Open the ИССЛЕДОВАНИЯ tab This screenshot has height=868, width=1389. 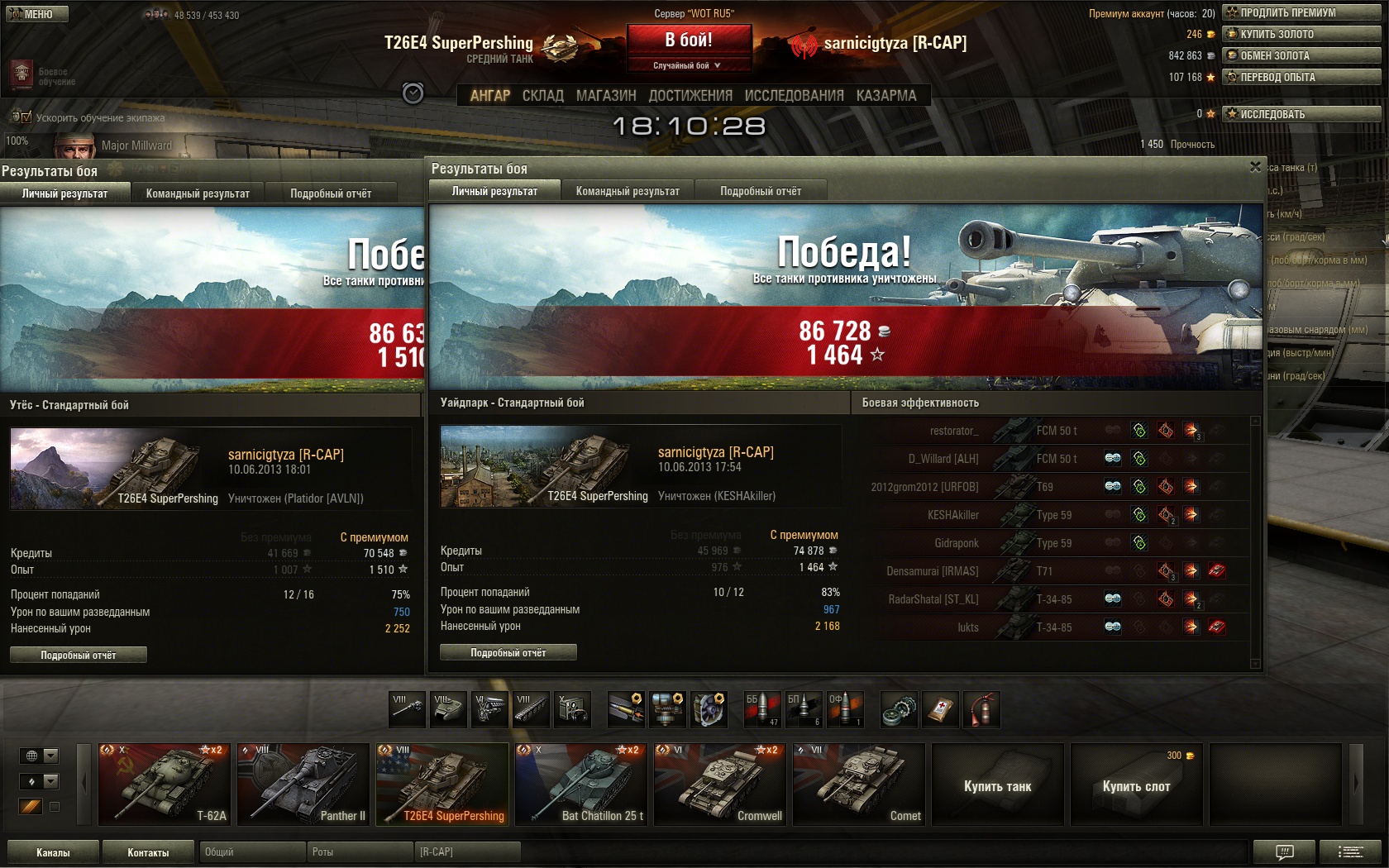[x=794, y=96]
